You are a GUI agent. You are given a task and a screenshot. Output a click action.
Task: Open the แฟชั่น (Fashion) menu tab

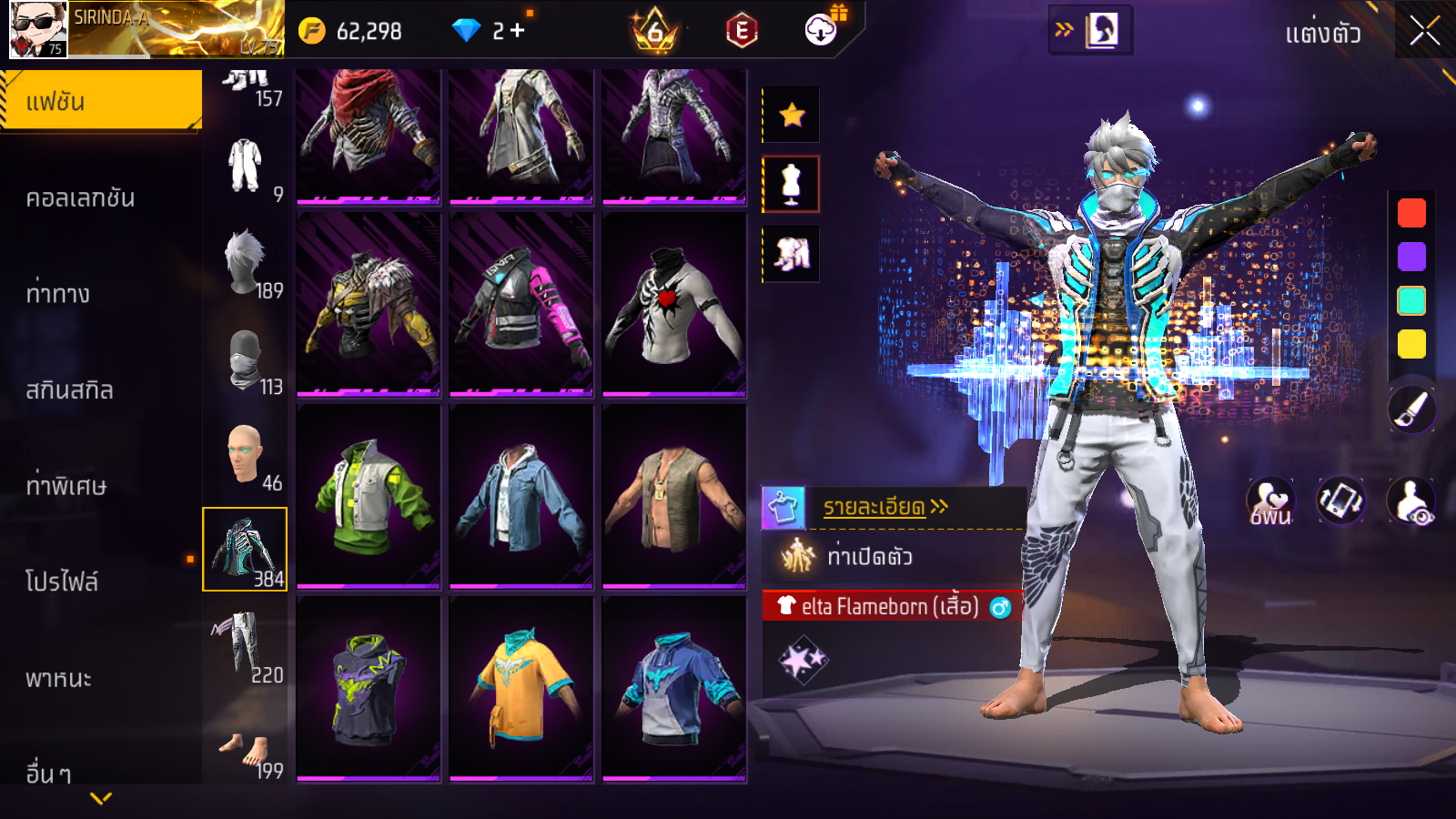100,101
